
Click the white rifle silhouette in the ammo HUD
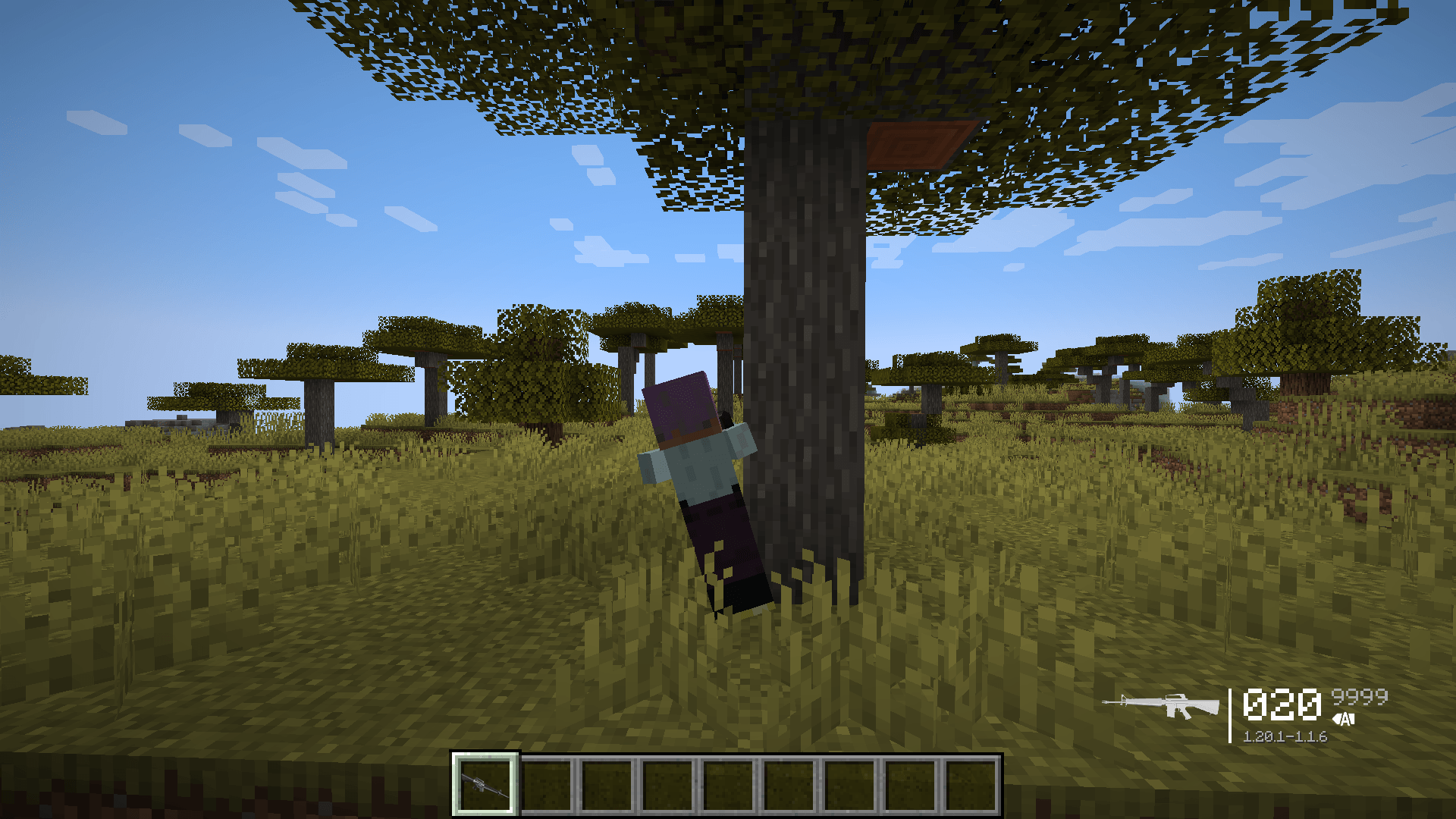[x=1160, y=704]
